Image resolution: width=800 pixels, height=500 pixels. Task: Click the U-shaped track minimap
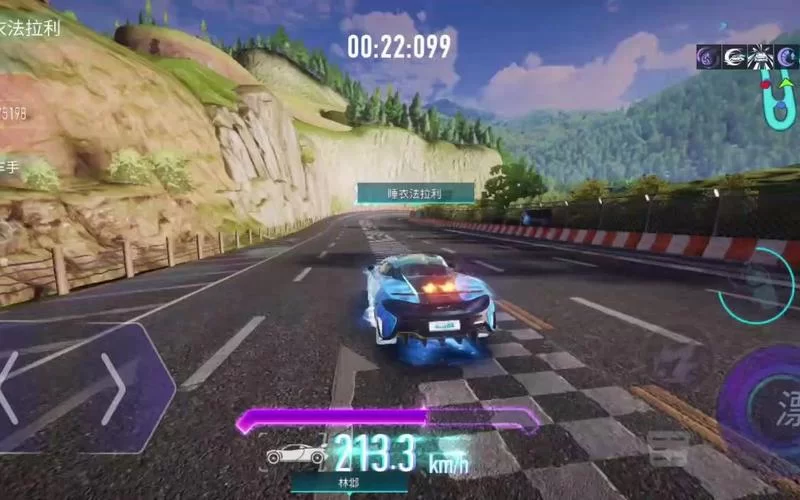pyautogui.click(x=777, y=100)
